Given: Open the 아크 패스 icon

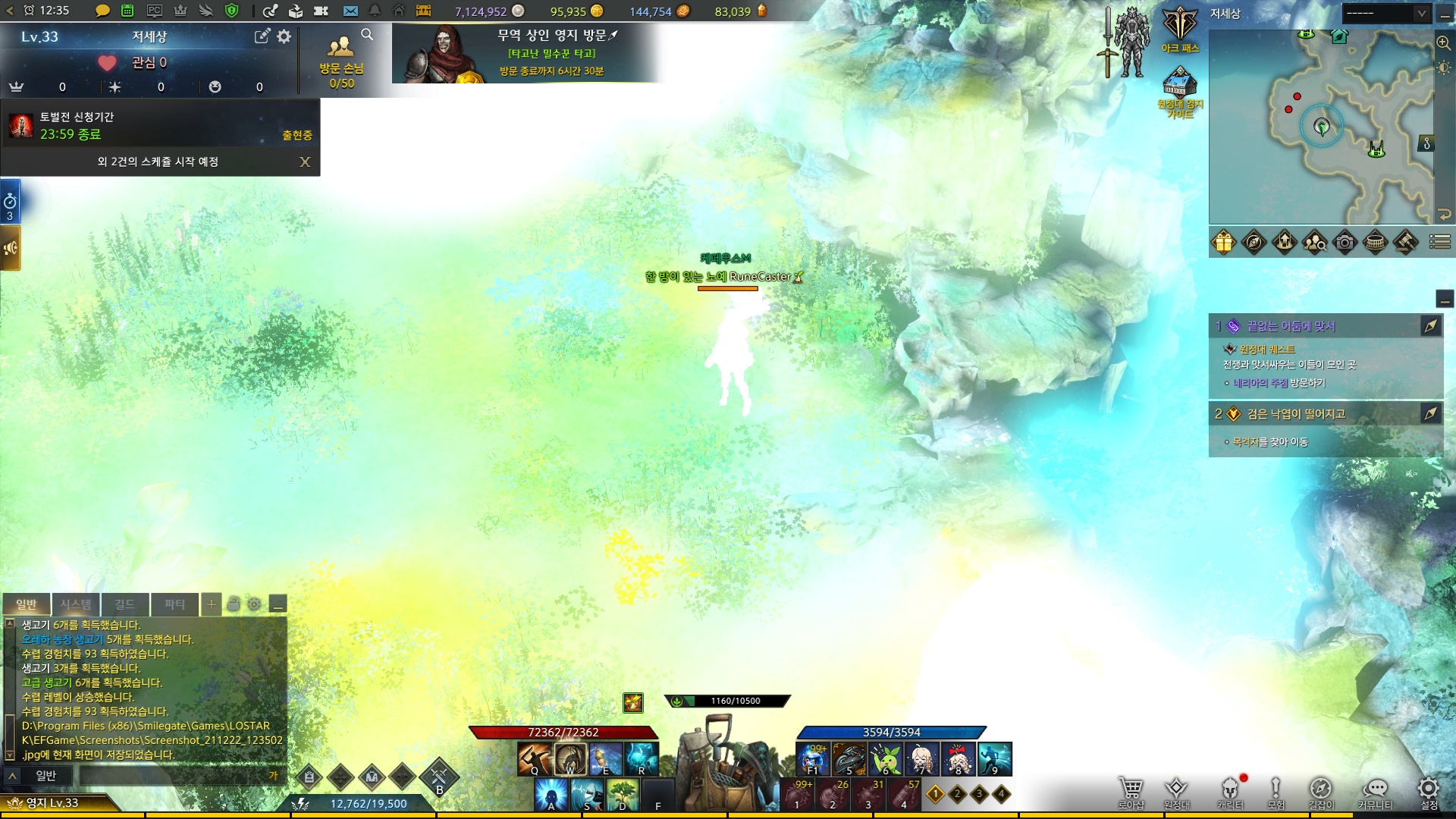Looking at the screenshot, I should point(1180,30).
